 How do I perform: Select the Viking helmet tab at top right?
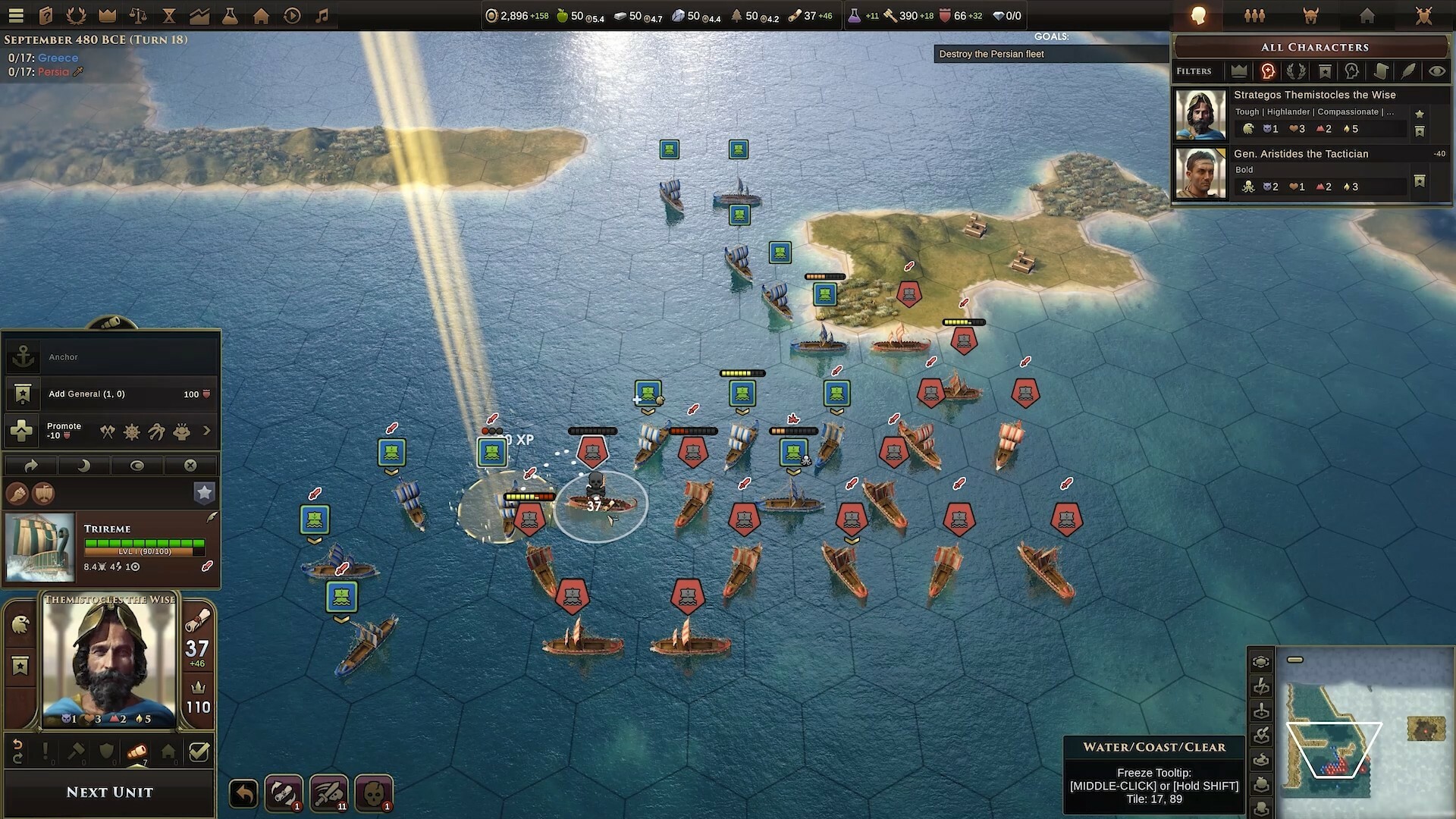point(1310,15)
